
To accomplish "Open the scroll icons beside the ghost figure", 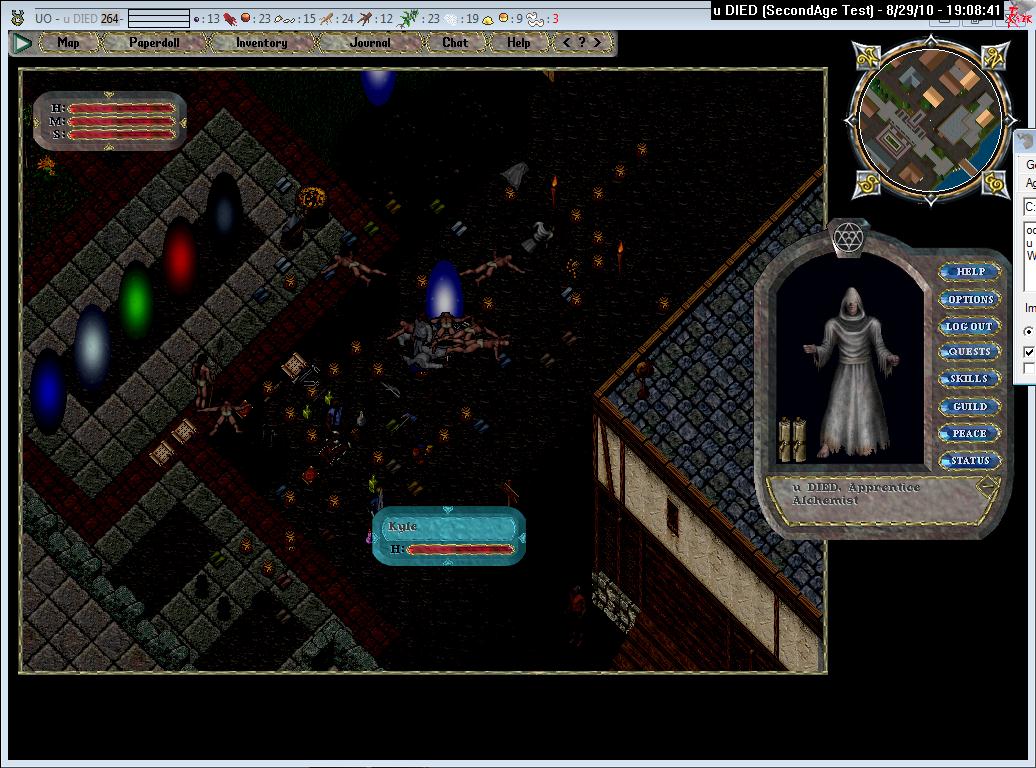I will (792, 440).
